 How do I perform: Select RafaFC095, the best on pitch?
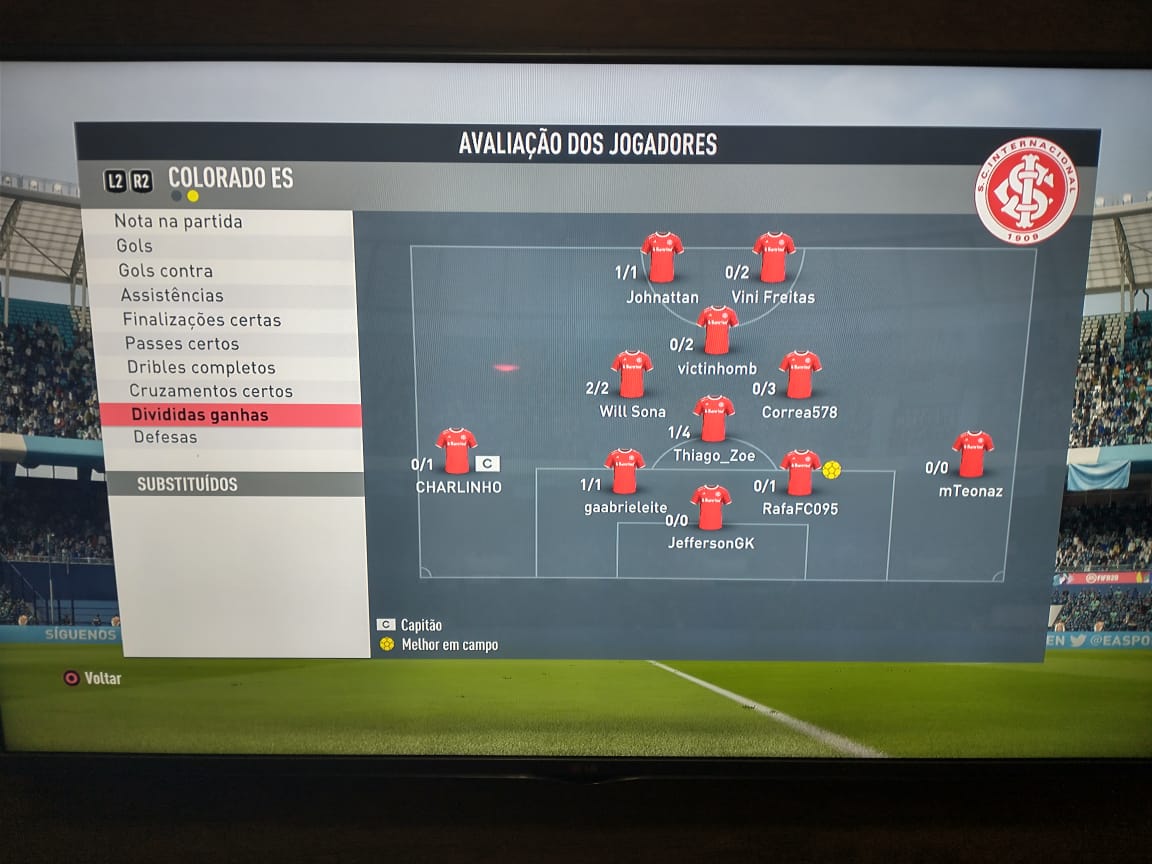click(800, 472)
